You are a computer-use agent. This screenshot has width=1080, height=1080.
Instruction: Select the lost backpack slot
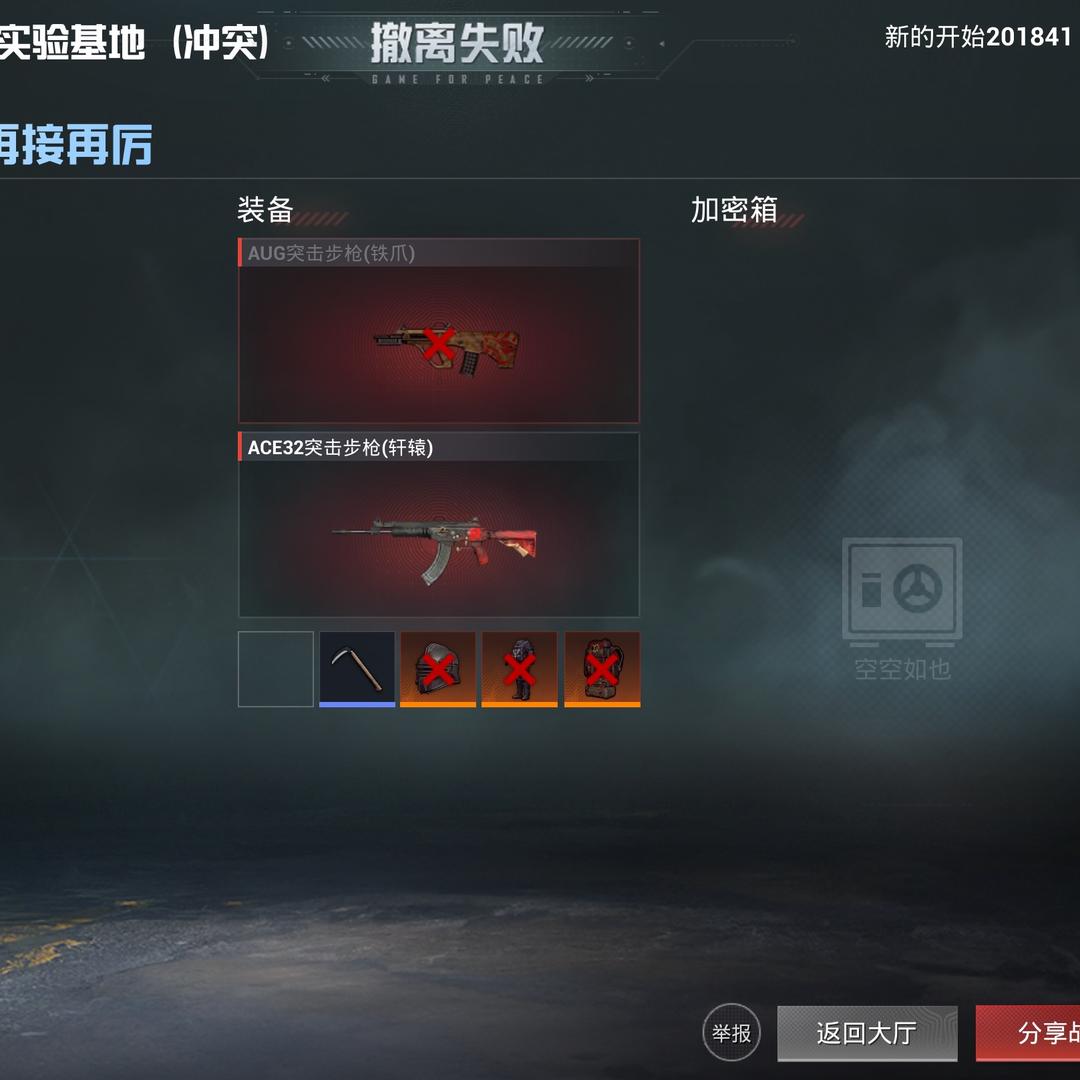(x=602, y=669)
